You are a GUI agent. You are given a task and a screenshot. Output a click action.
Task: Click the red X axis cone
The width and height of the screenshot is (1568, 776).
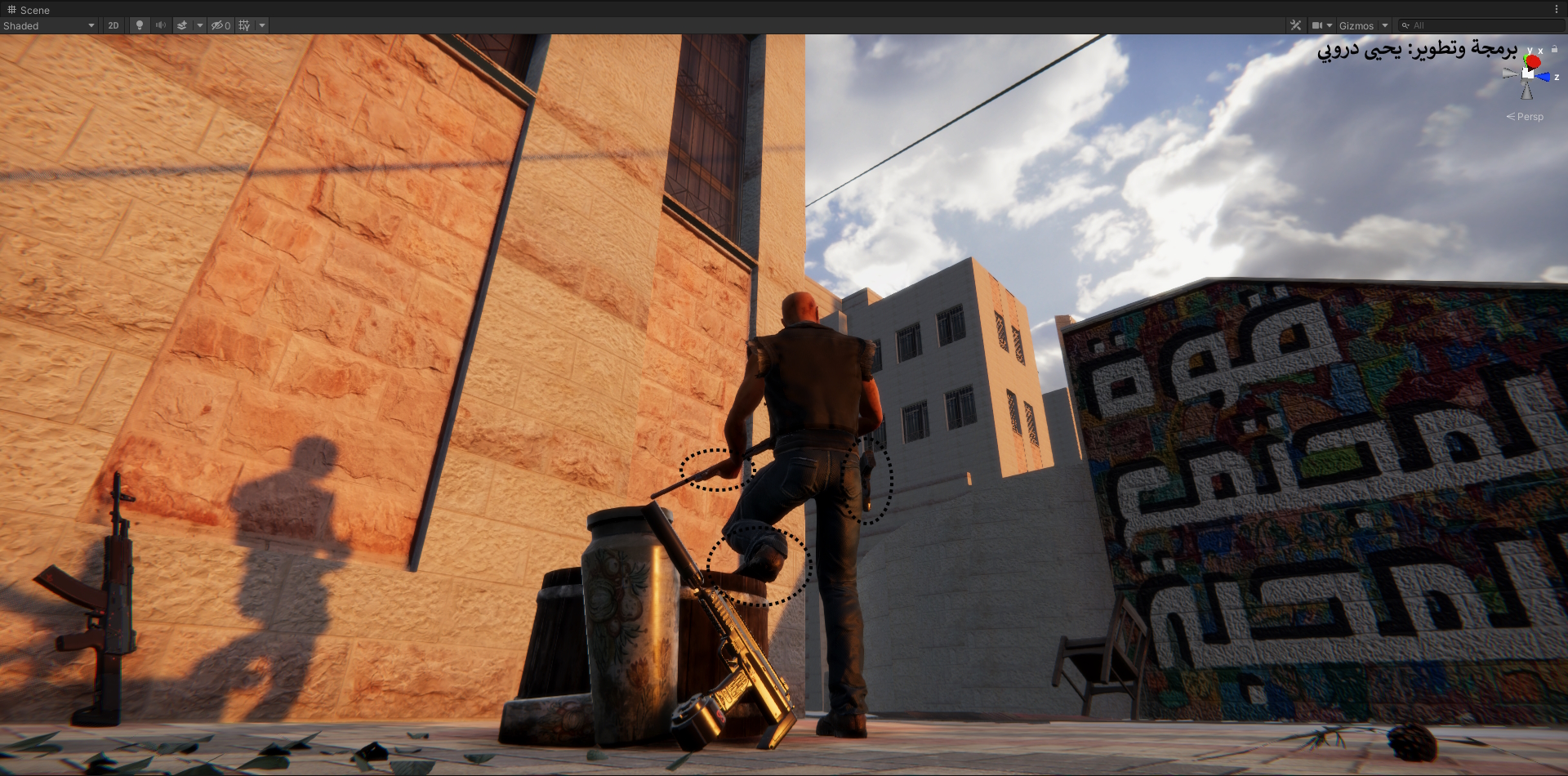click(x=1533, y=62)
